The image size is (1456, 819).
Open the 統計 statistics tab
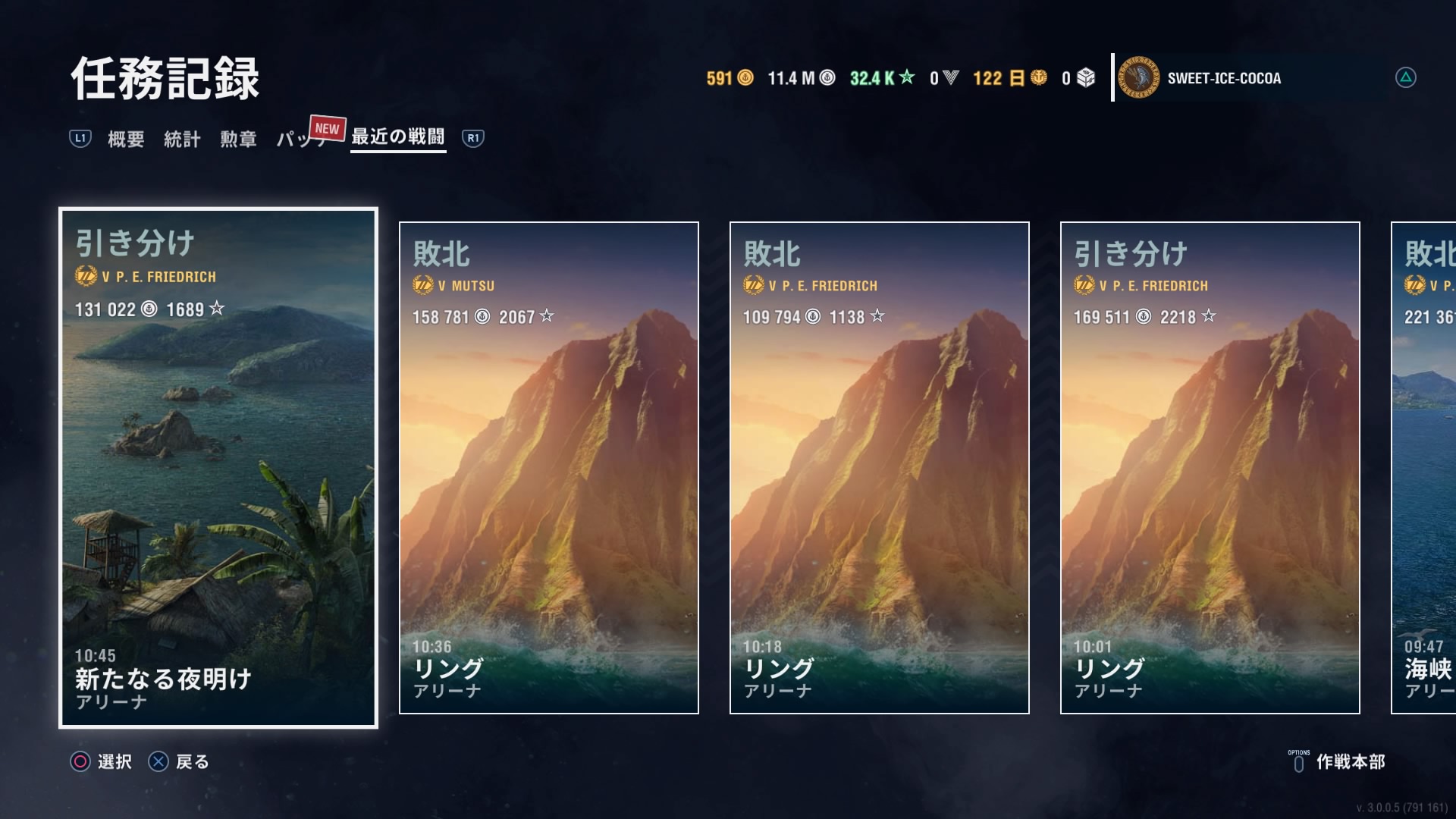pos(182,139)
